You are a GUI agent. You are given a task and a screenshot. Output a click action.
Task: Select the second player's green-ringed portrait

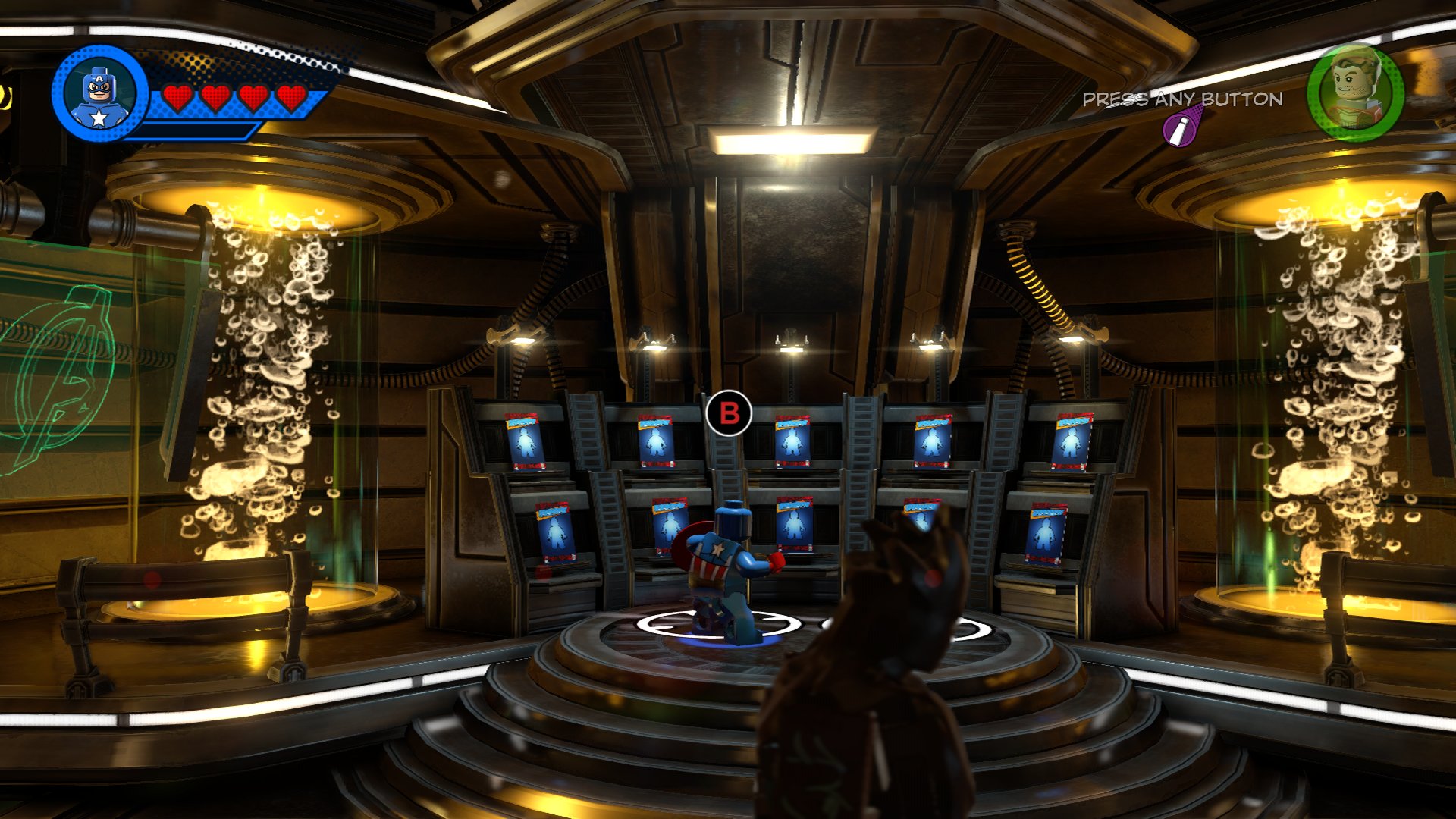click(1355, 93)
